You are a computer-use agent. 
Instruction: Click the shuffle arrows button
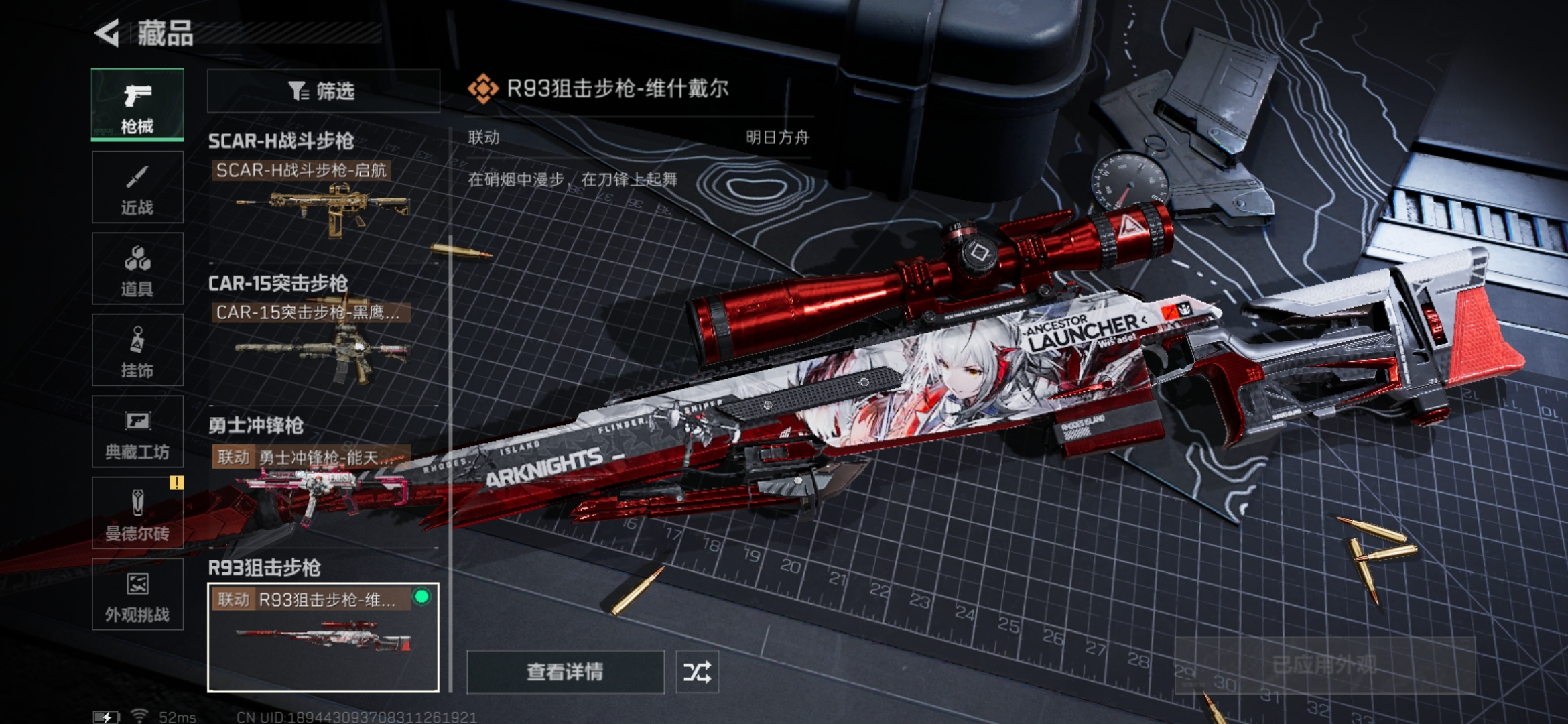tap(697, 672)
